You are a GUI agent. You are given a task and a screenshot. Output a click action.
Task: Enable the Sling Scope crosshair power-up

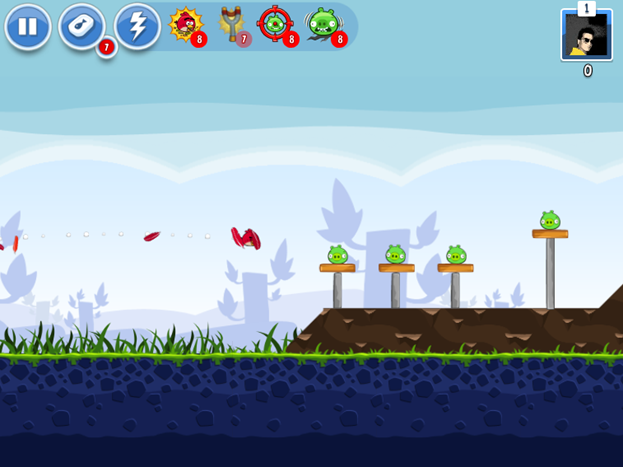pos(275,24)
